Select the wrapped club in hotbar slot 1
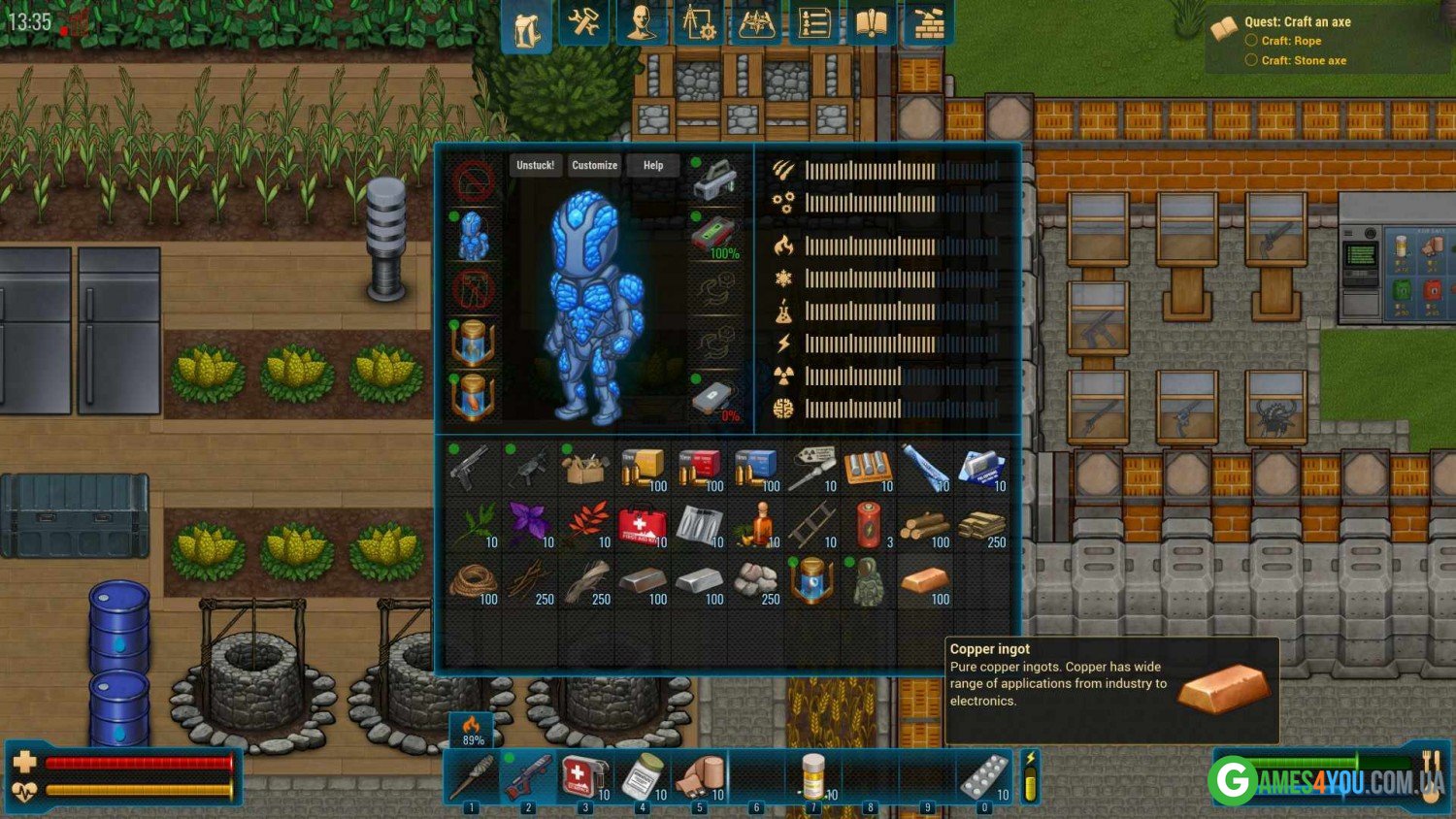 click(x=471, y=778)
